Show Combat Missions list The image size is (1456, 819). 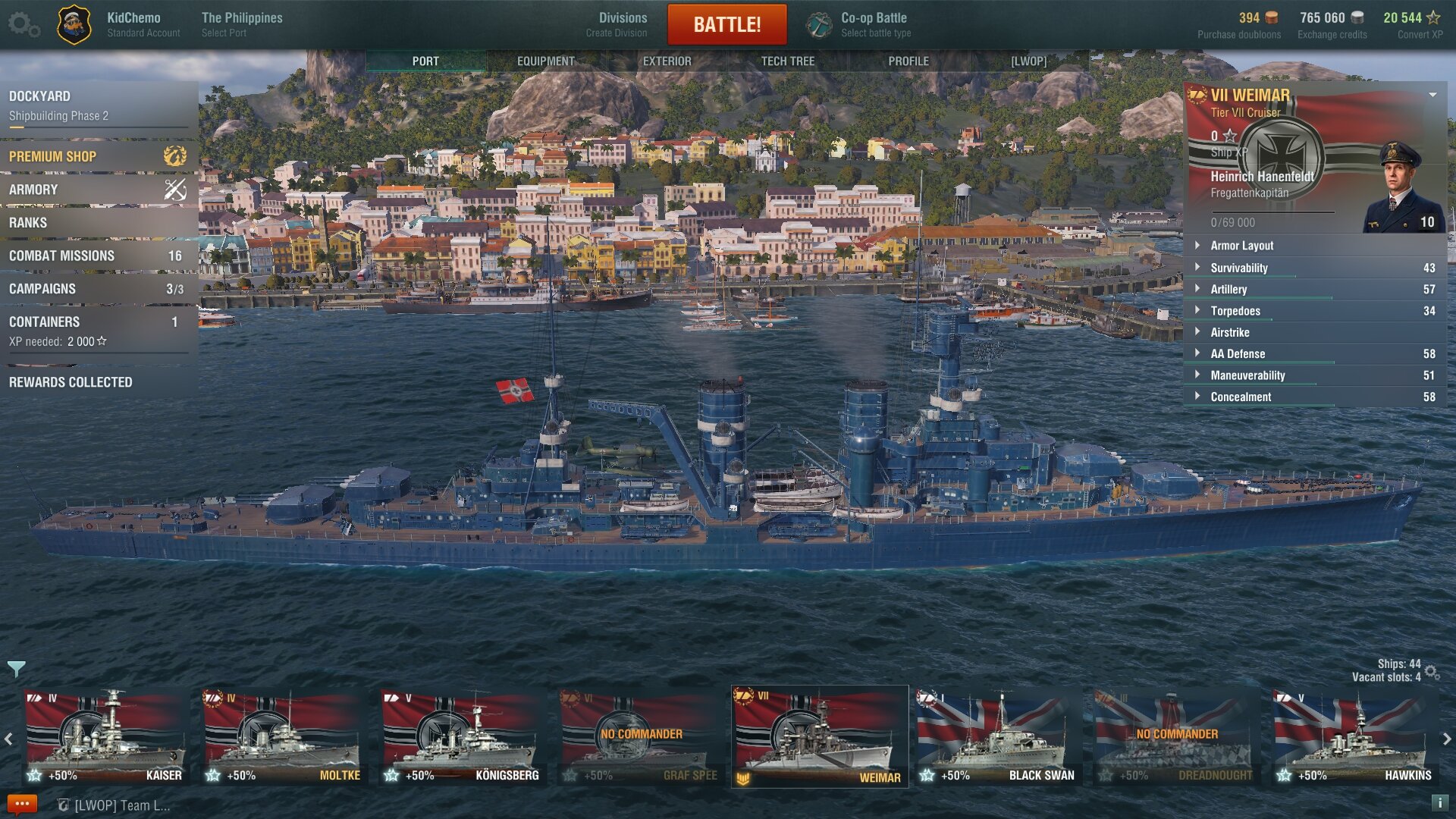97,256
